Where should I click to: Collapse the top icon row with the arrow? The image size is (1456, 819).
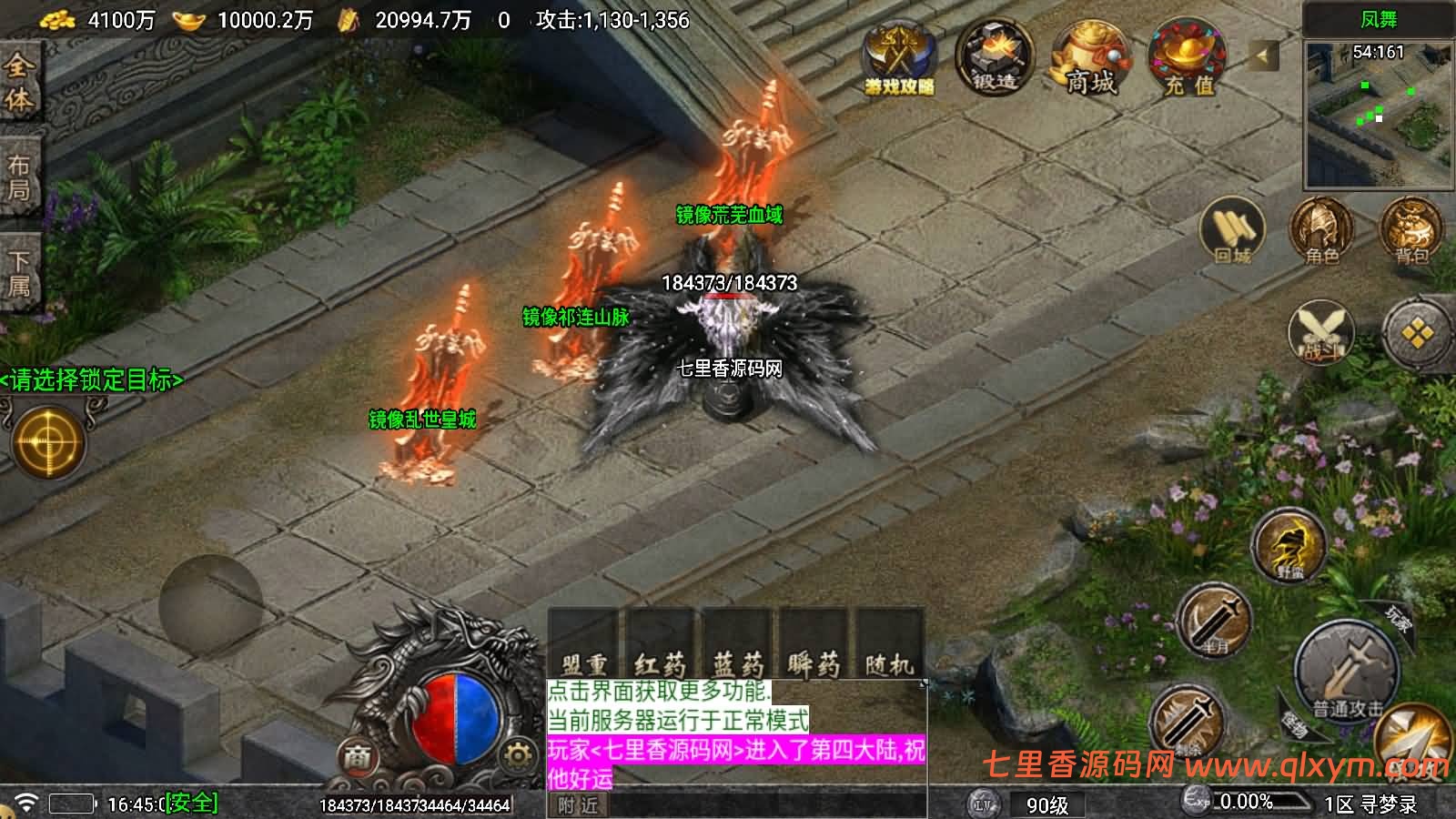click(1262, 56)
